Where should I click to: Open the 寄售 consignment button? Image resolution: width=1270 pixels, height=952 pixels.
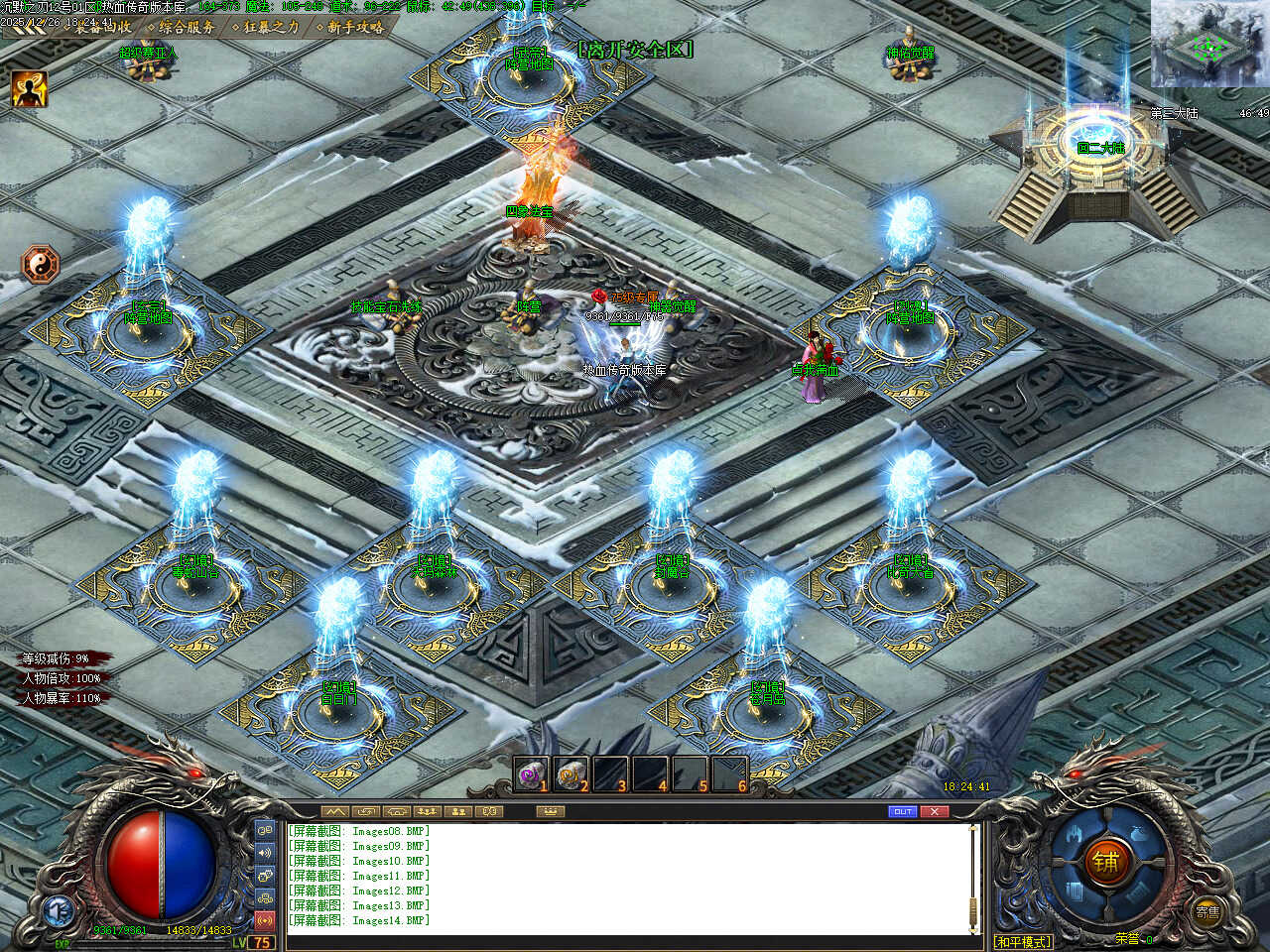[x=1206, y=912]
